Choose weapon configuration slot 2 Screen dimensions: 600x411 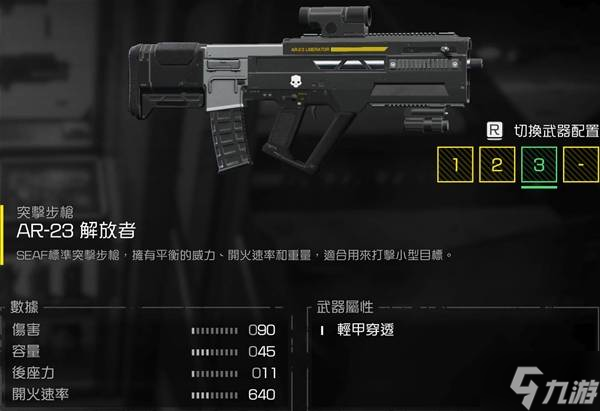pyautogui.click(x=495, y=164)
